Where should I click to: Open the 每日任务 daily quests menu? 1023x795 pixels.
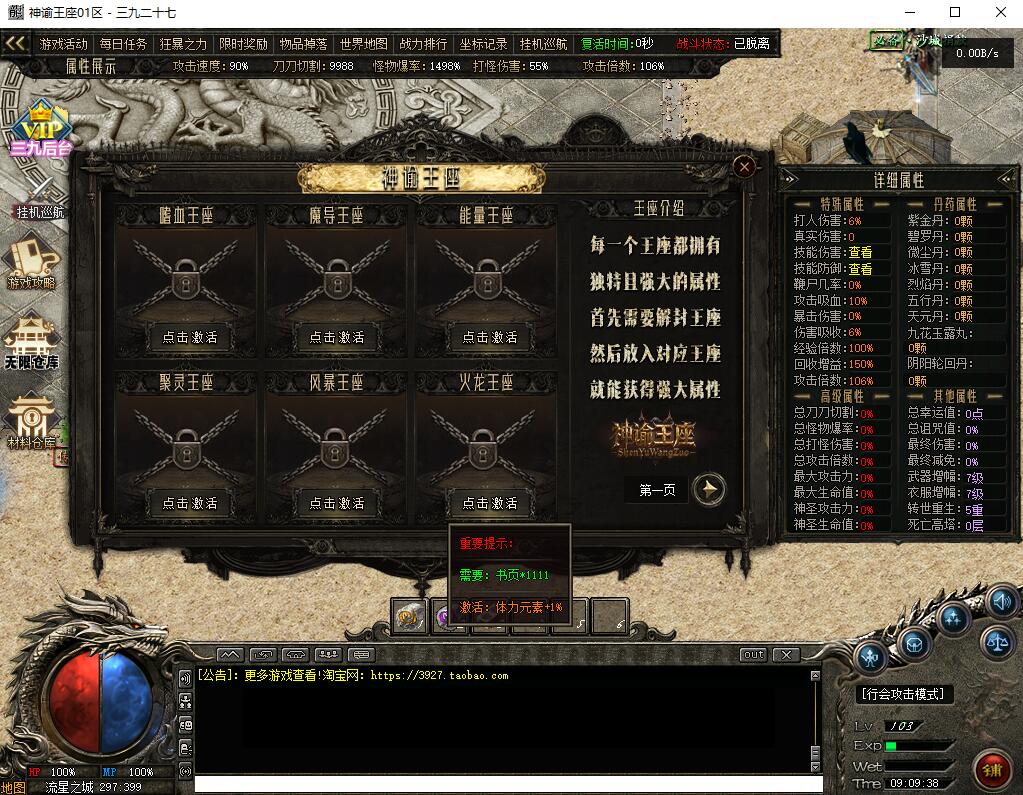[x=123, y=44]
